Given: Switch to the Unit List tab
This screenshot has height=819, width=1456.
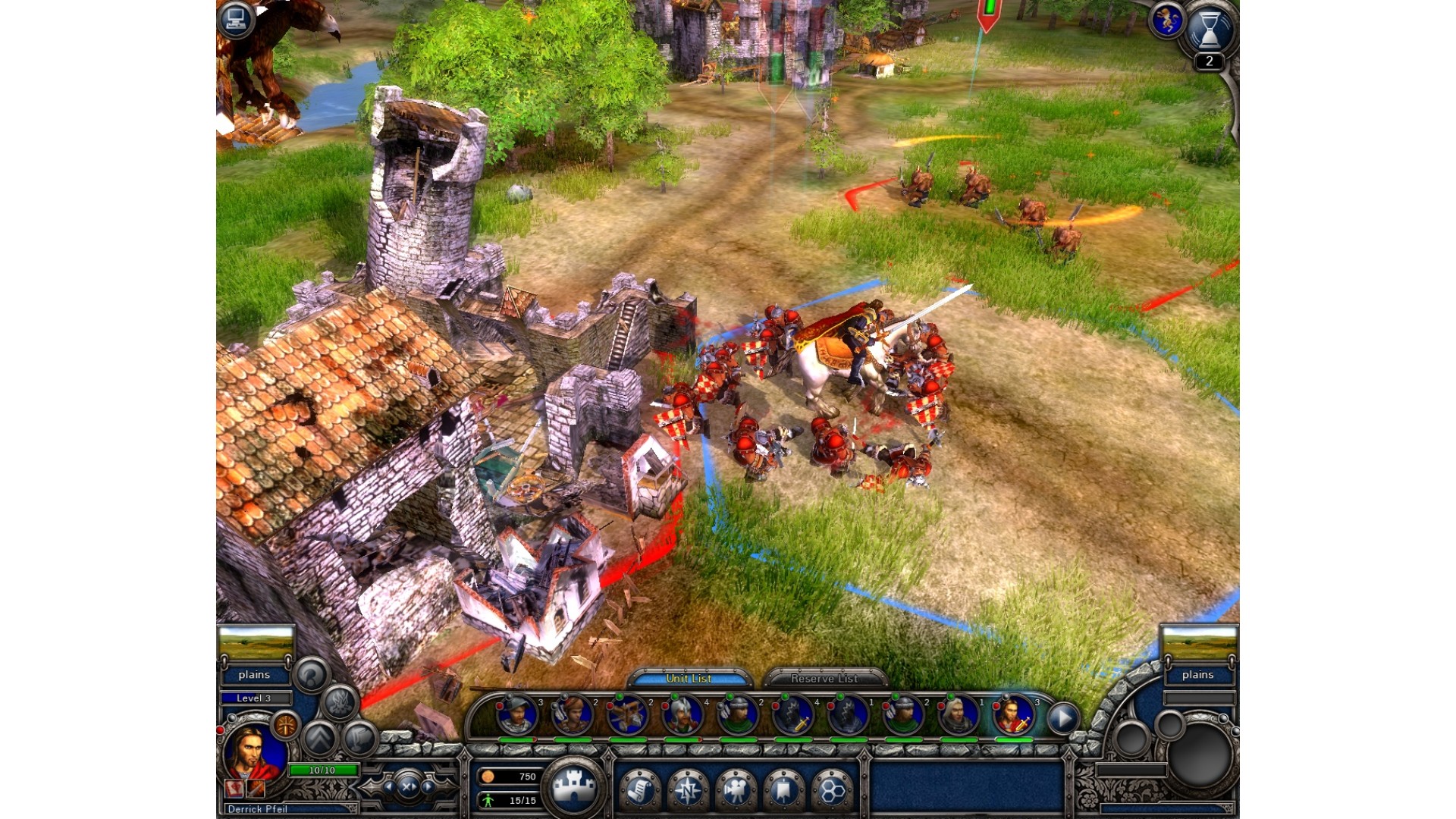Looking at the screenshot, I should (x=689, y=679).
